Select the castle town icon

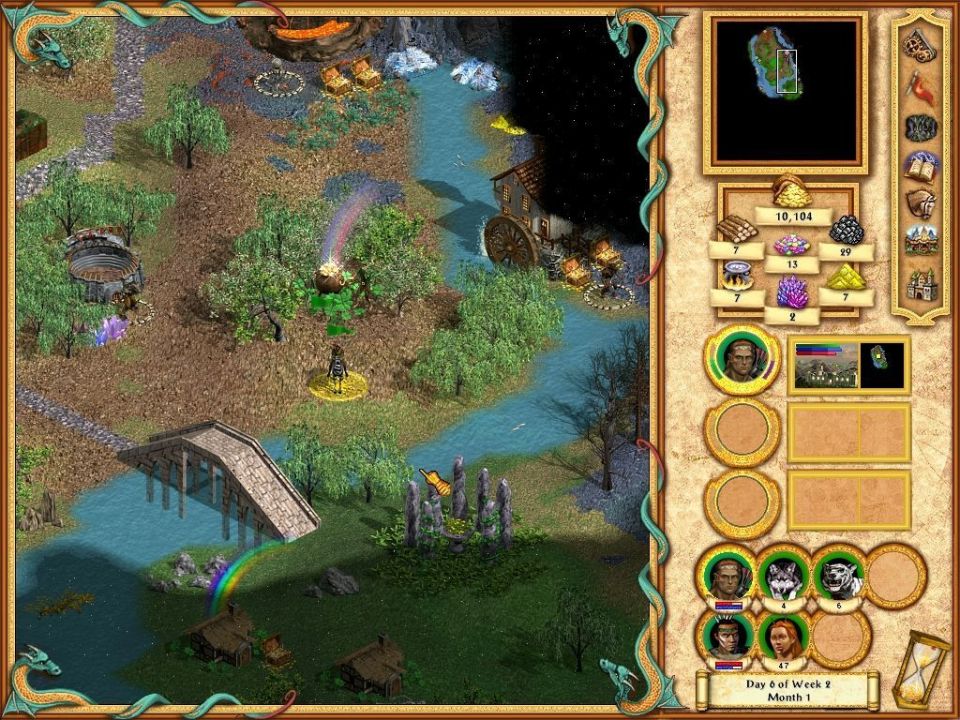click(920, 287)
